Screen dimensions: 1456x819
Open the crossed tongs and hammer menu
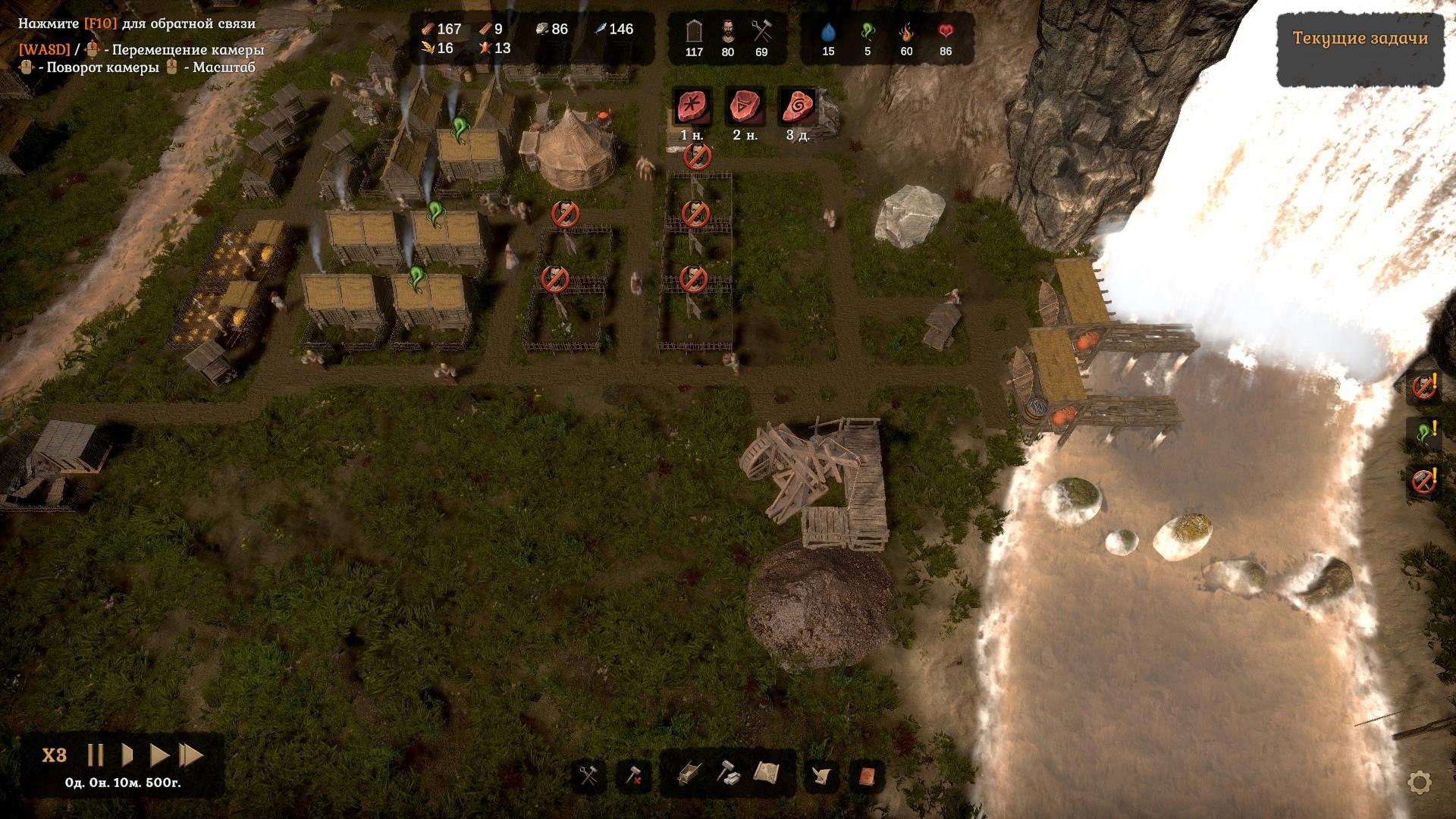pos(588,775)
